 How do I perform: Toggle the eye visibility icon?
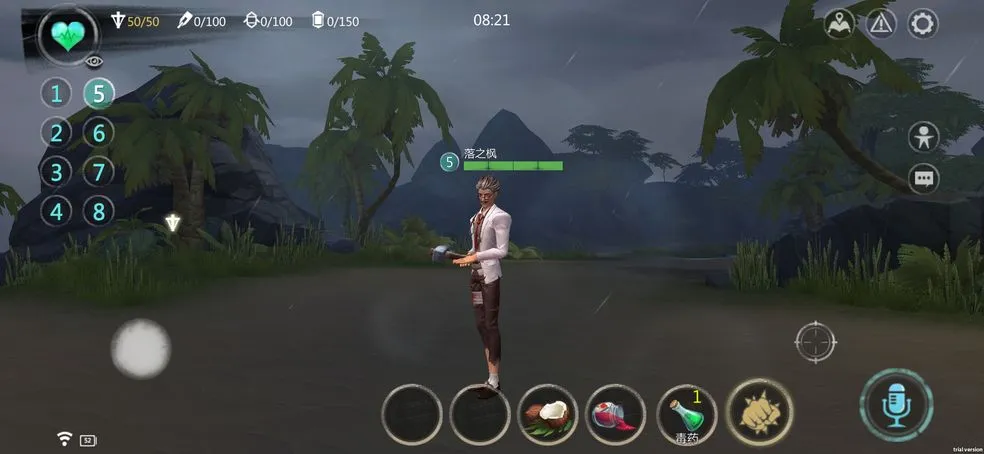tap(95, 62)
